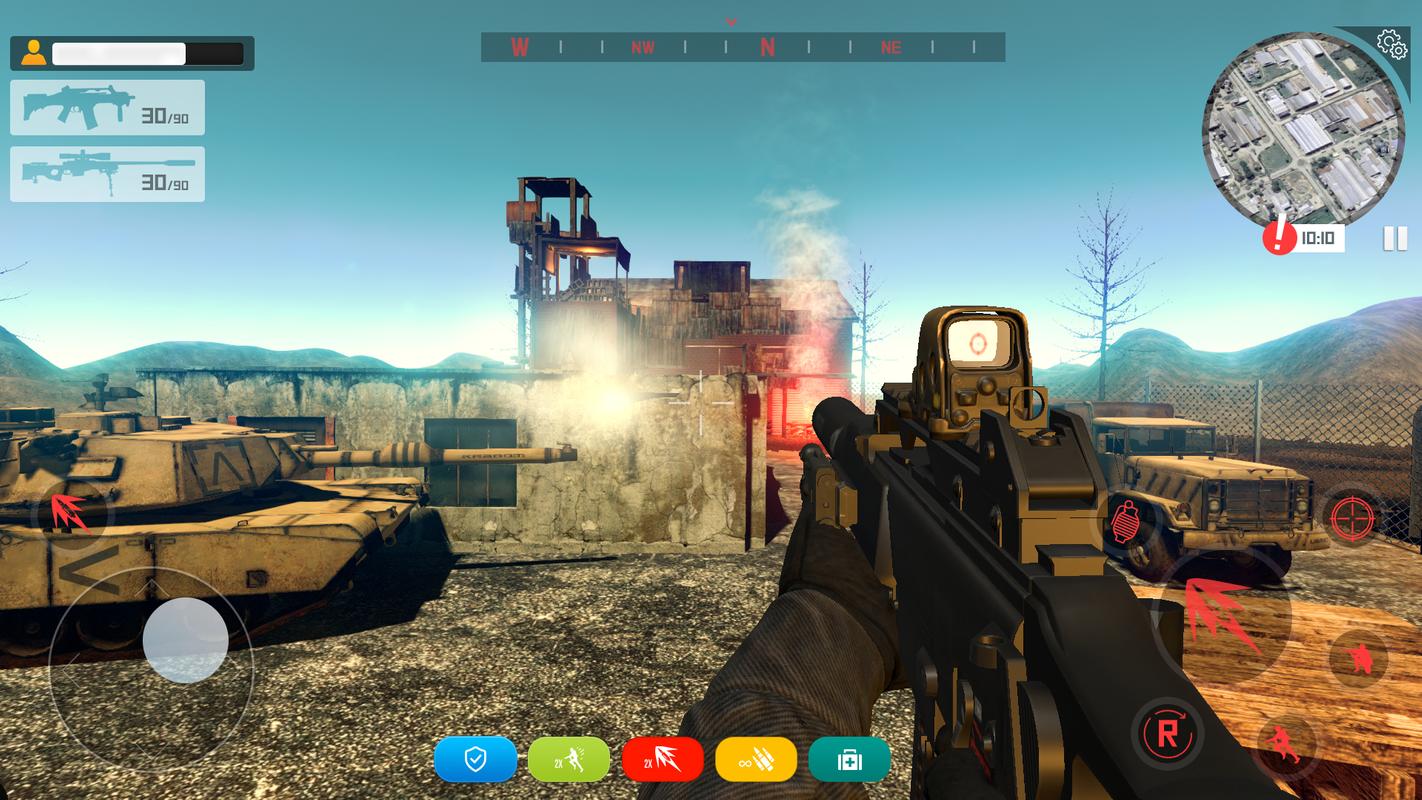The image size is (1422, 800).
Task: Pause the game
Action: [x=1394, y=238]
